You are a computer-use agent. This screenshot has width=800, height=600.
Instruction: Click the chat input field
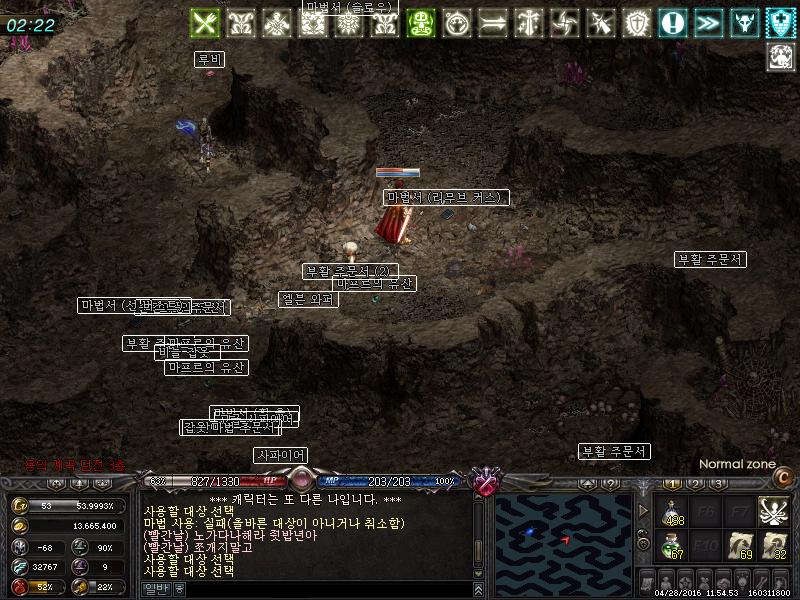point(330,589)
